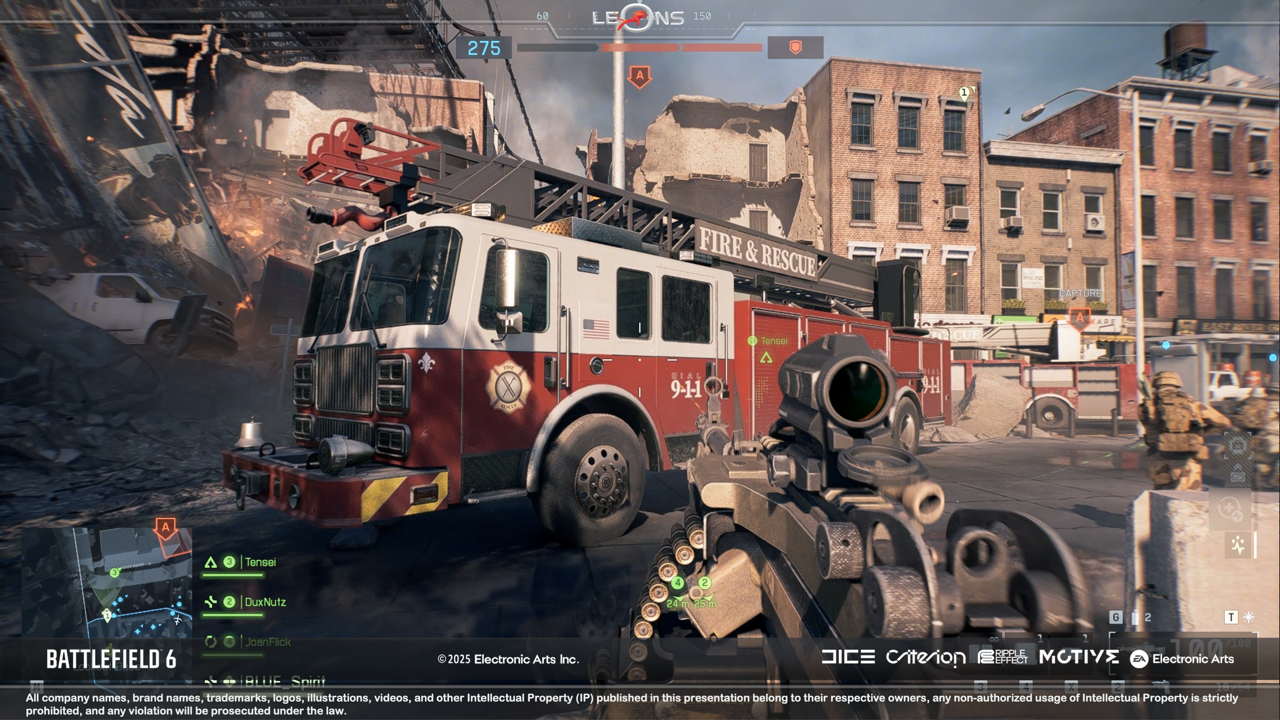Click objective A flag on the minimap

(x=165, y=528)
